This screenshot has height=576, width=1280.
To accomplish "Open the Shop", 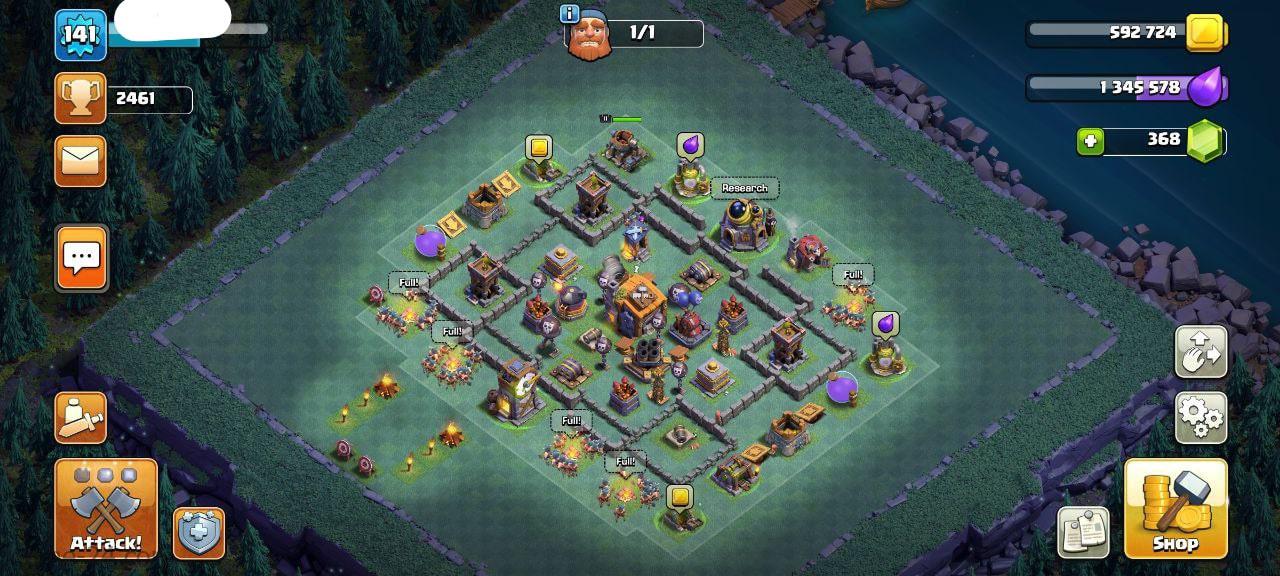I will [x=1175, y=508].
